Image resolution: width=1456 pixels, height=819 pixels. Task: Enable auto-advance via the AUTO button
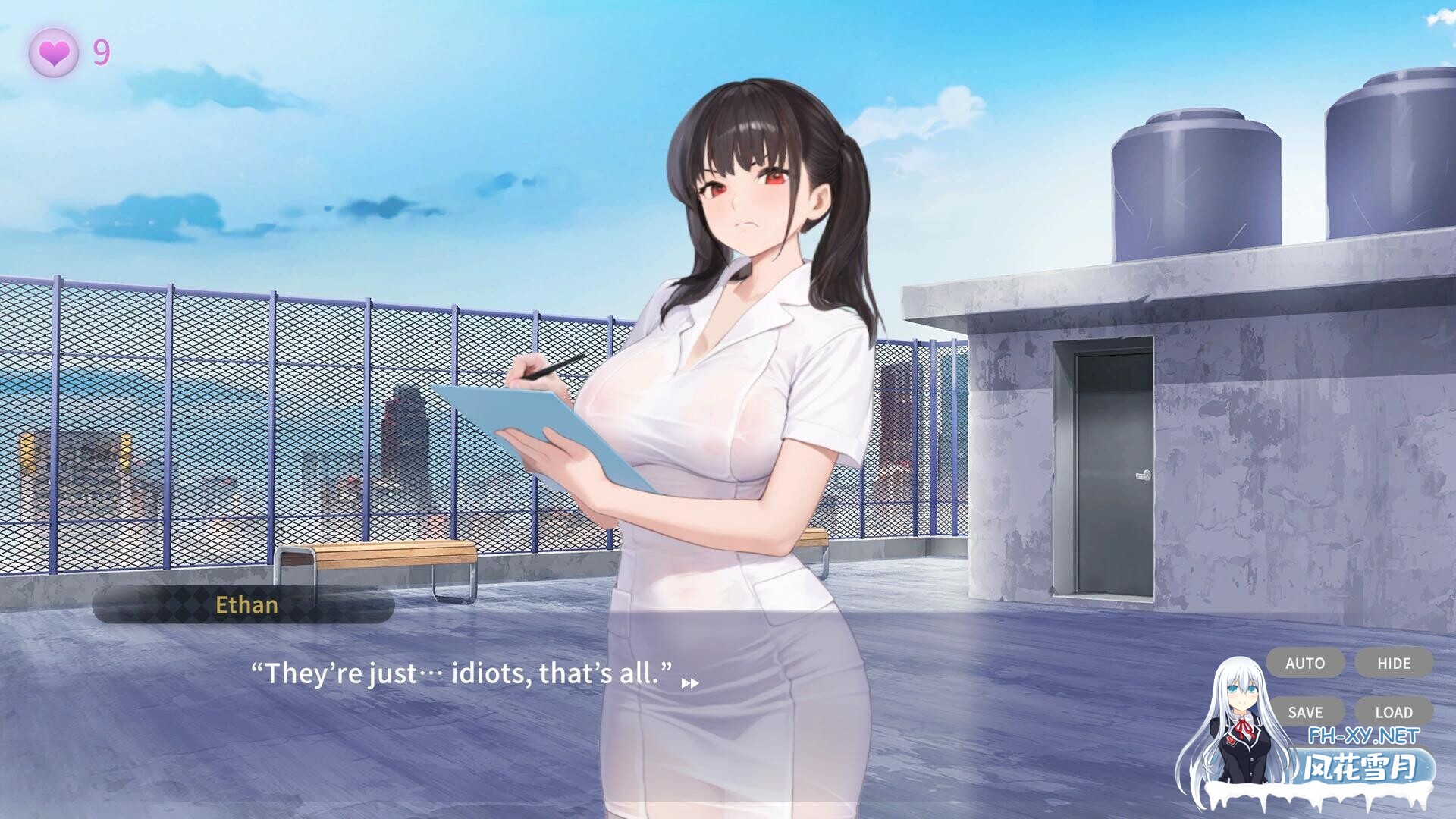(1304, 663)
